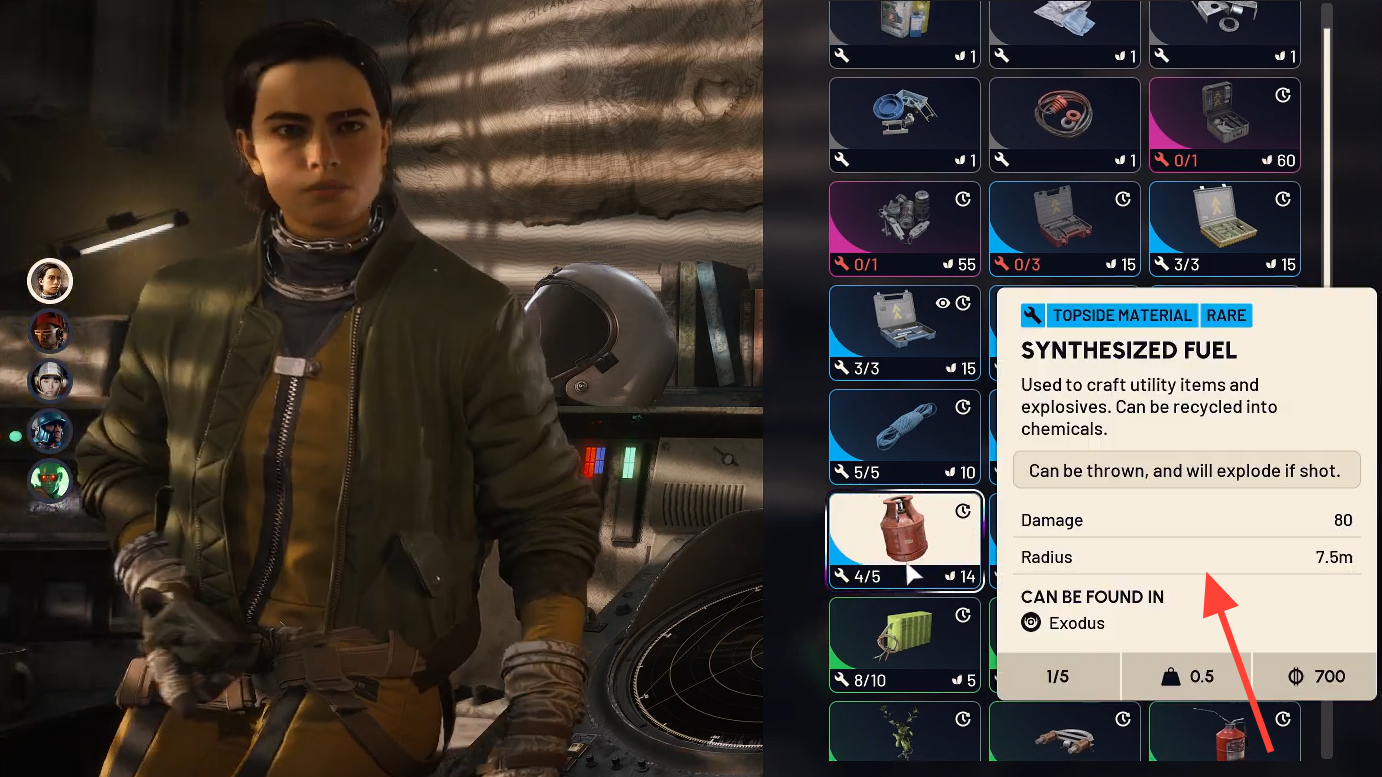Image resolution: width=1382 pixels, height=777 pixels.
Task: Choose the blue rope coil item
Action: pos(905,436)
